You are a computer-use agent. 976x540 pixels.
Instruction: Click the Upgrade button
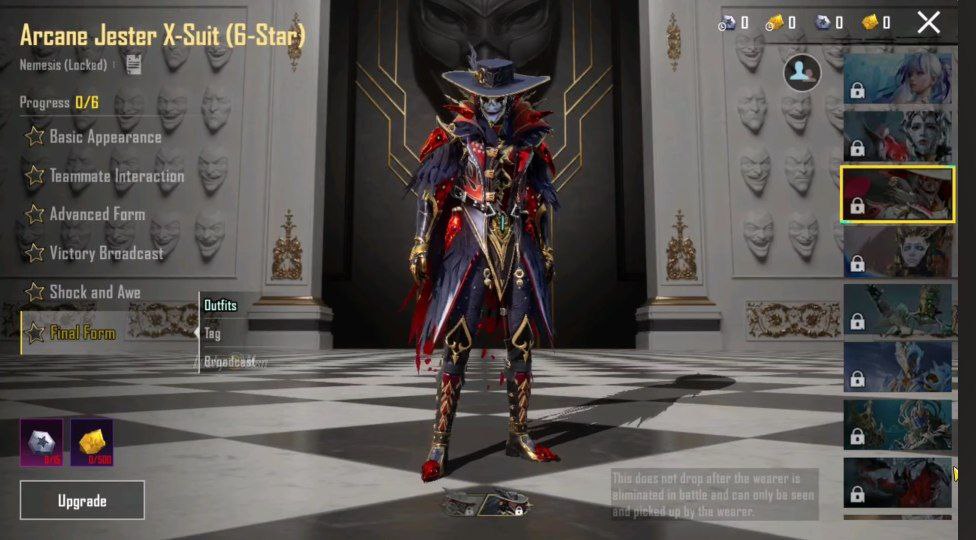[x=82, y=500]
